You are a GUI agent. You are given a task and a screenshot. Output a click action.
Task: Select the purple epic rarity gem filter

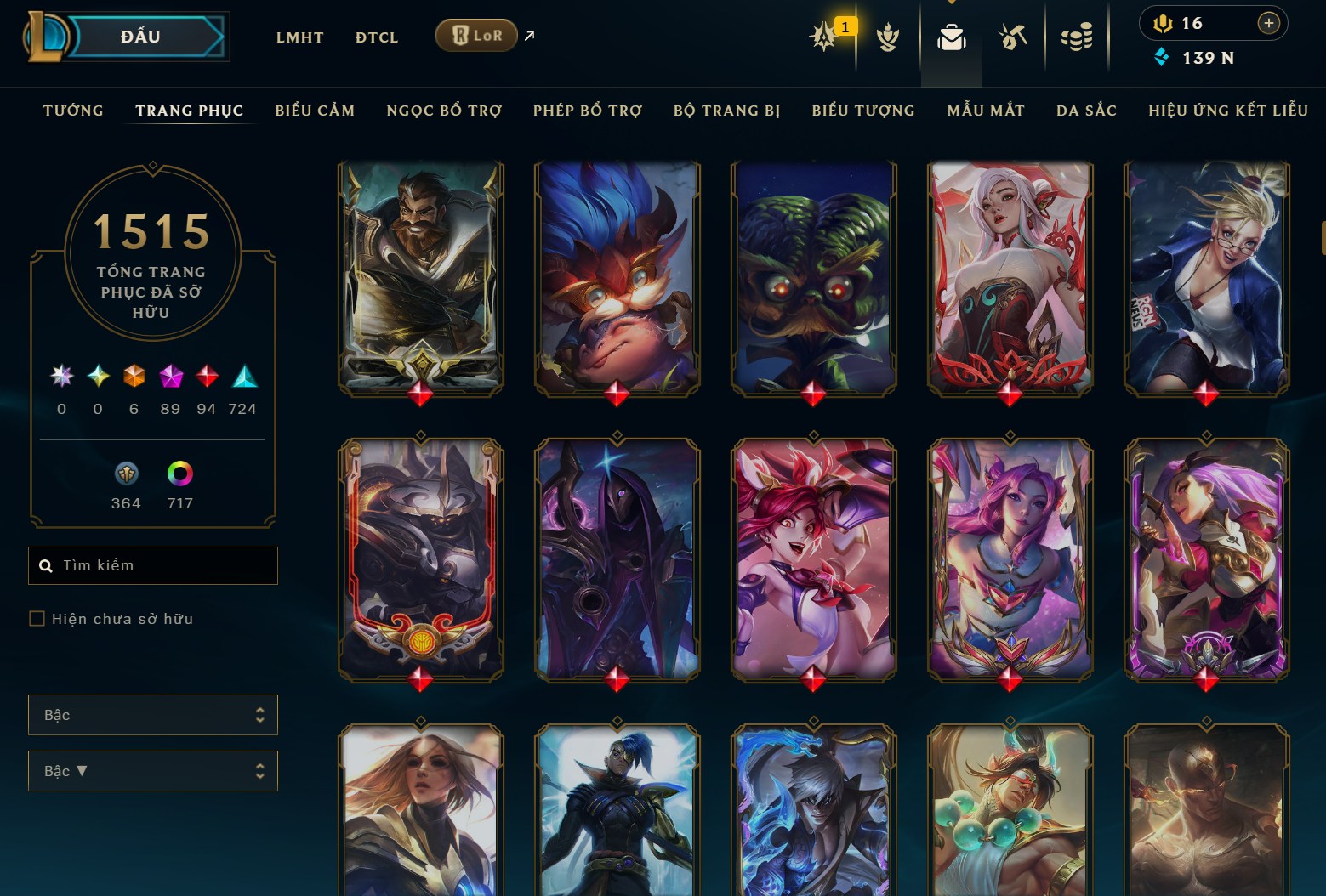coord(169,377)
